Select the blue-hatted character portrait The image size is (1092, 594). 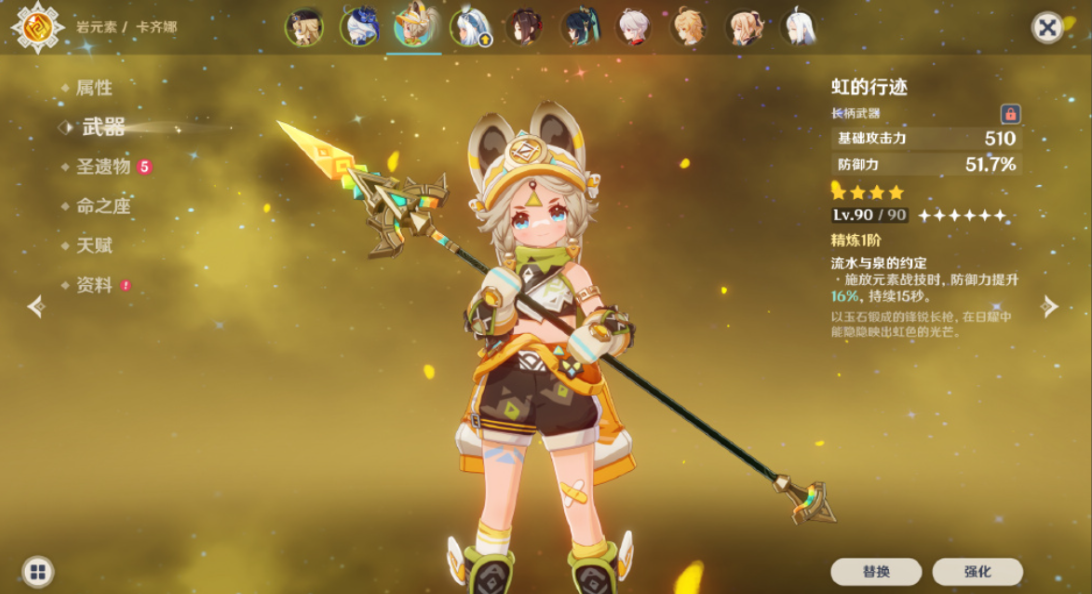tap(358, 27)
